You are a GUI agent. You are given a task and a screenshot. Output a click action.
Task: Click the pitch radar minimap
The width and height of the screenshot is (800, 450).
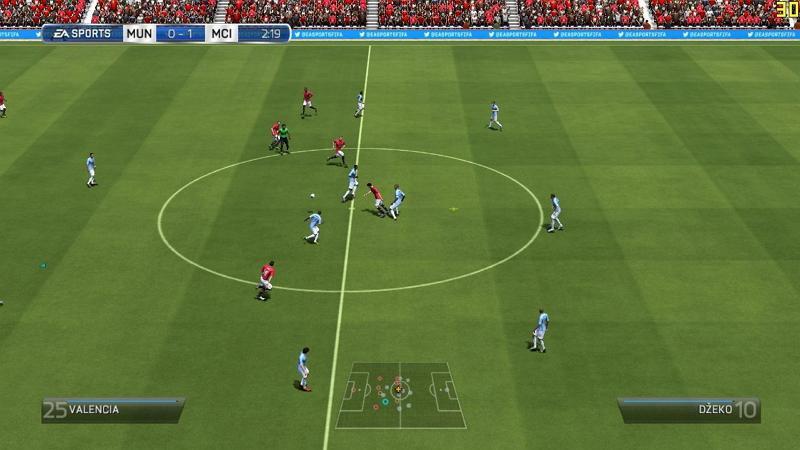(399, 394)
